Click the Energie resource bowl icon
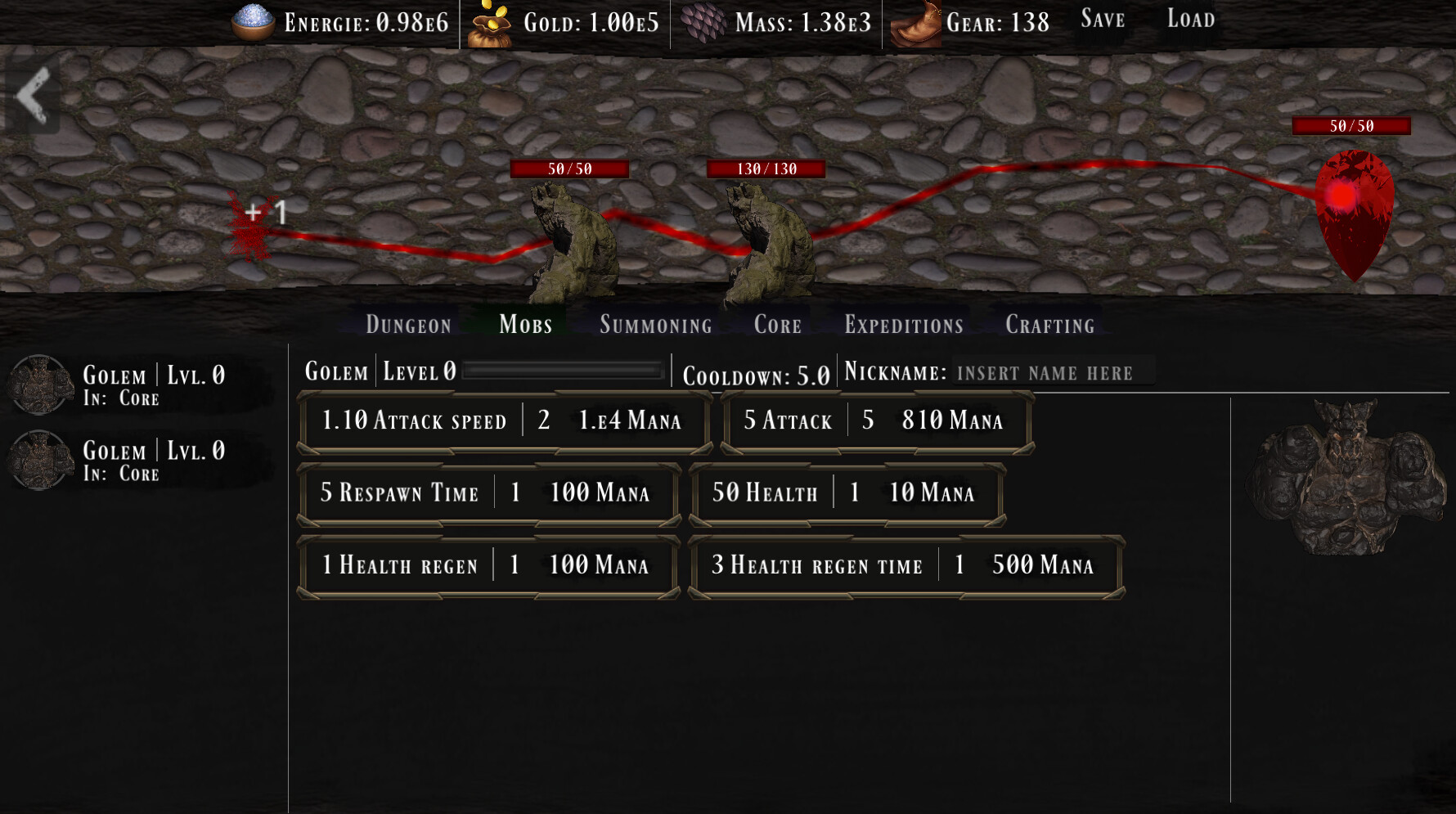1456x814 pixels. (x=250, y=20)
